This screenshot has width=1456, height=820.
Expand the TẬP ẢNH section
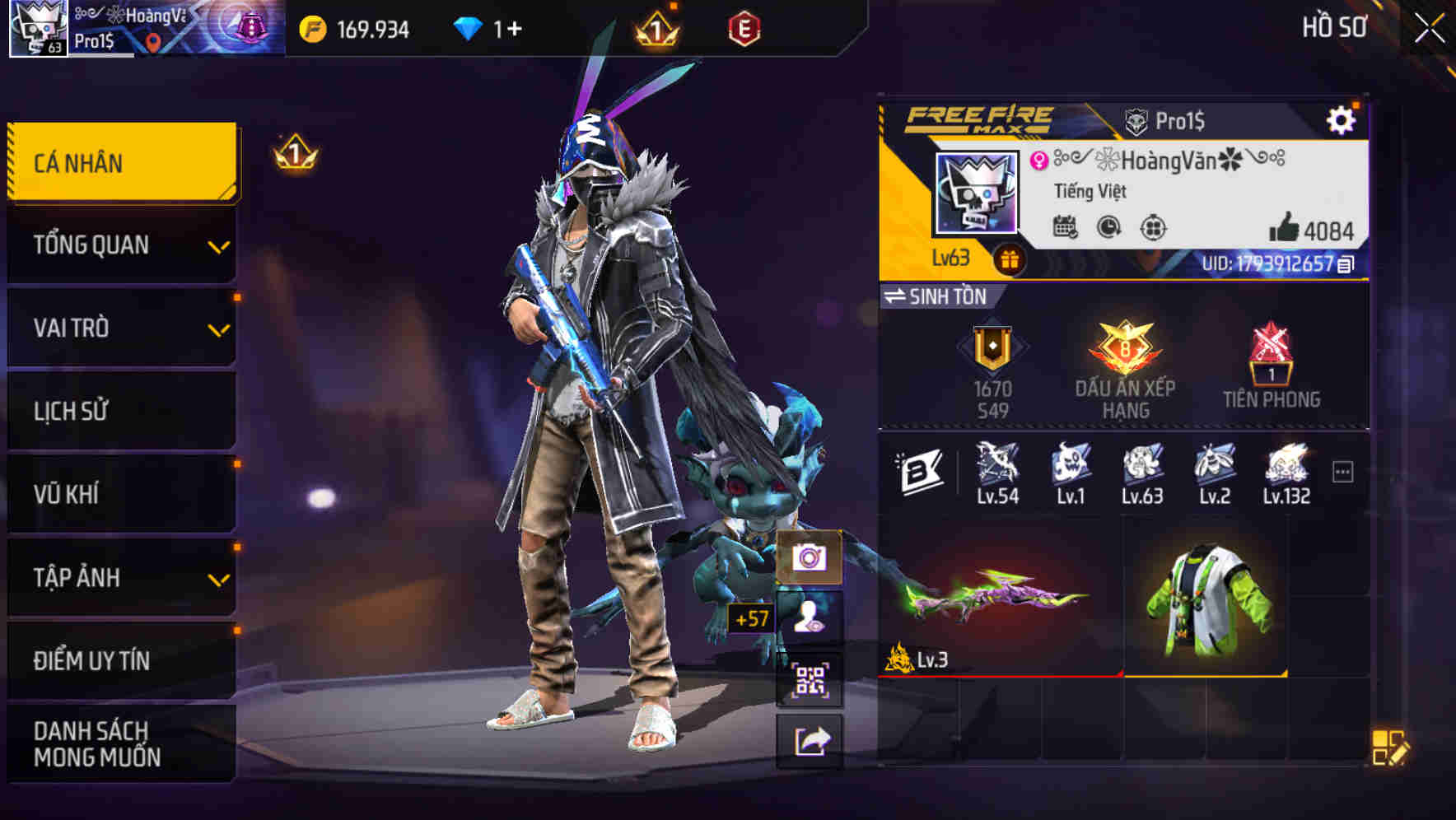[120, 577]
